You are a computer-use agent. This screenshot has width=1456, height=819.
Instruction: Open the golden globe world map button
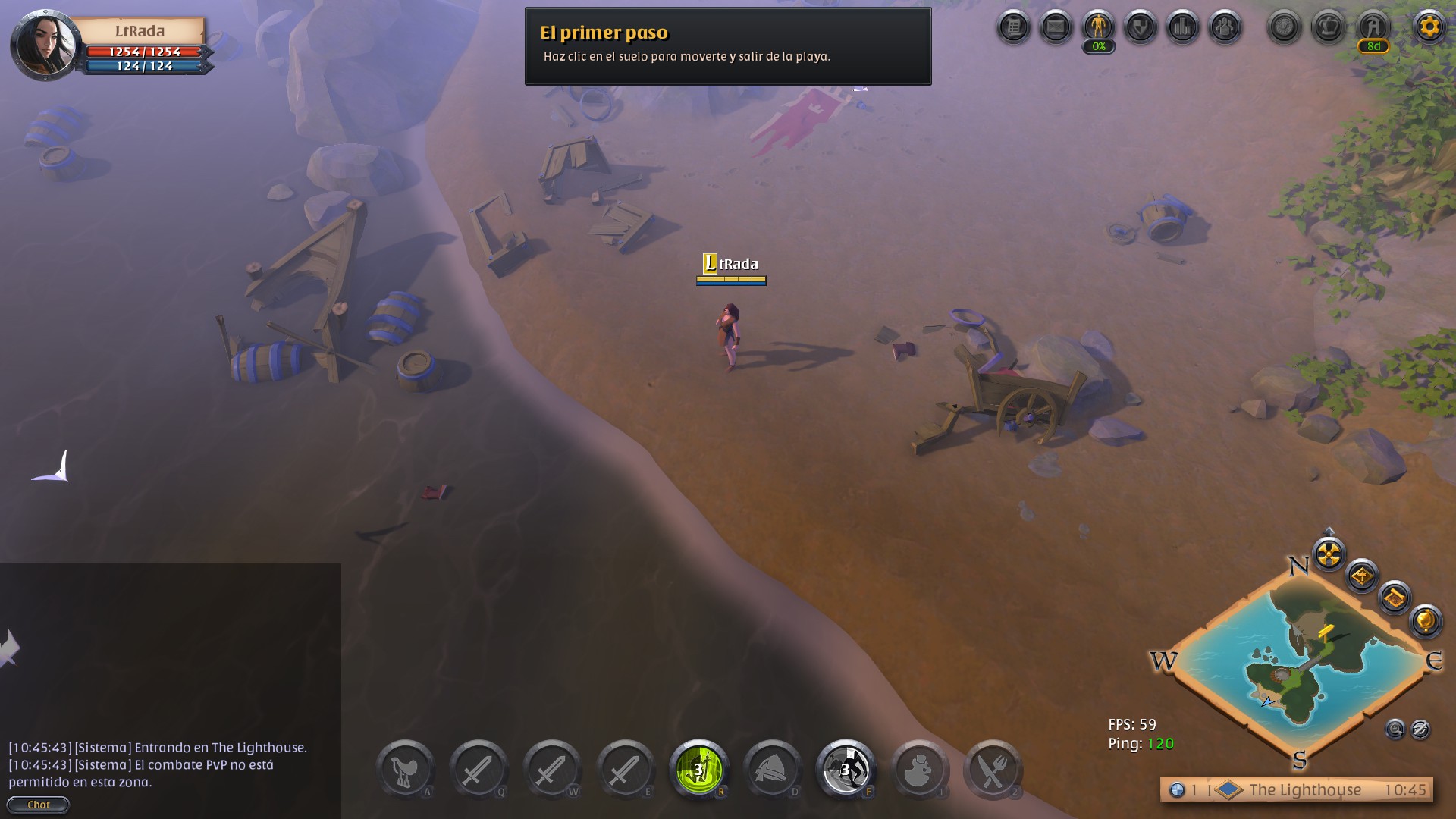point(1425,621)
